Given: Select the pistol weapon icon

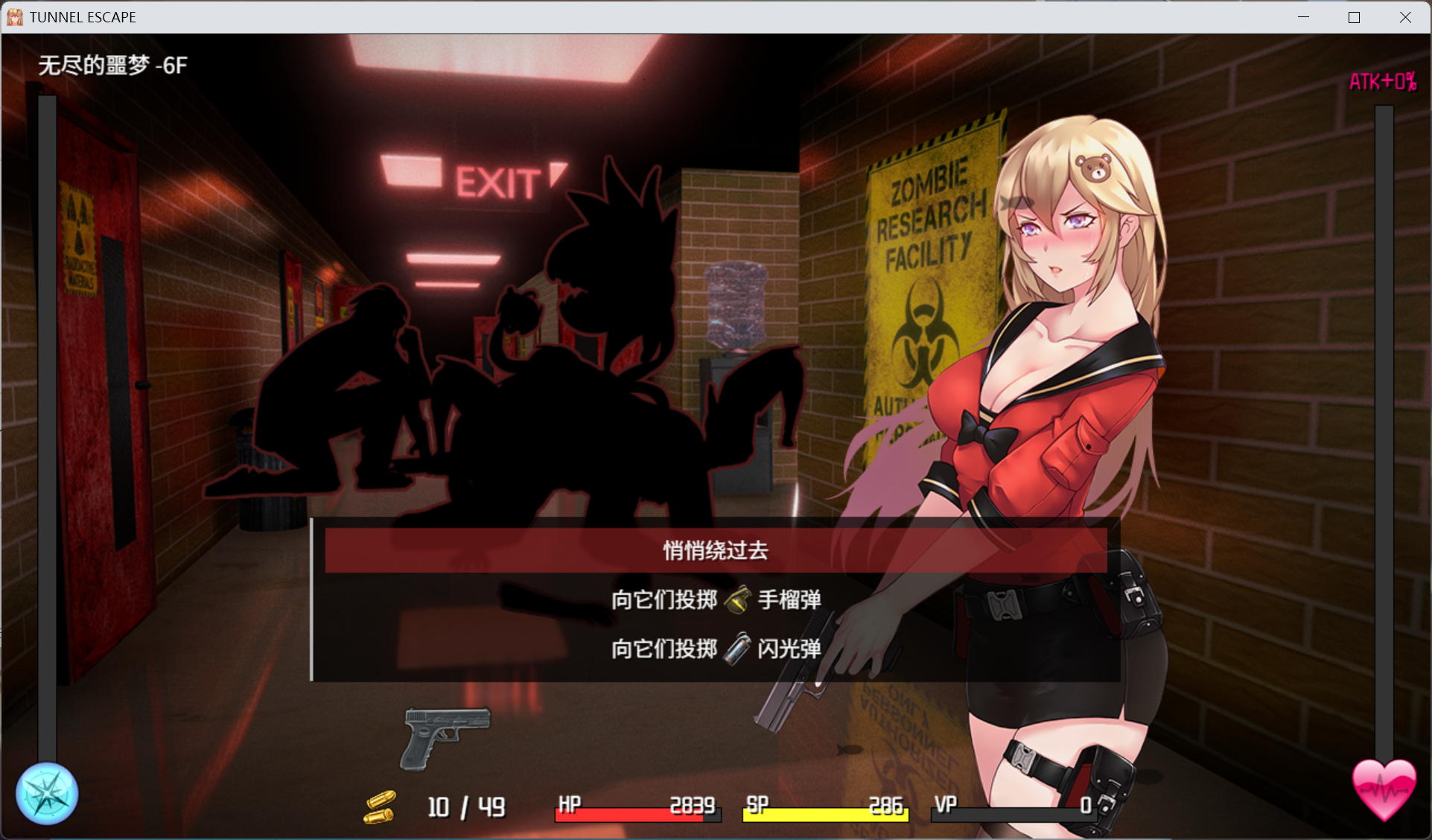Looking at the screenshot, I should click(x=445, y=736).
